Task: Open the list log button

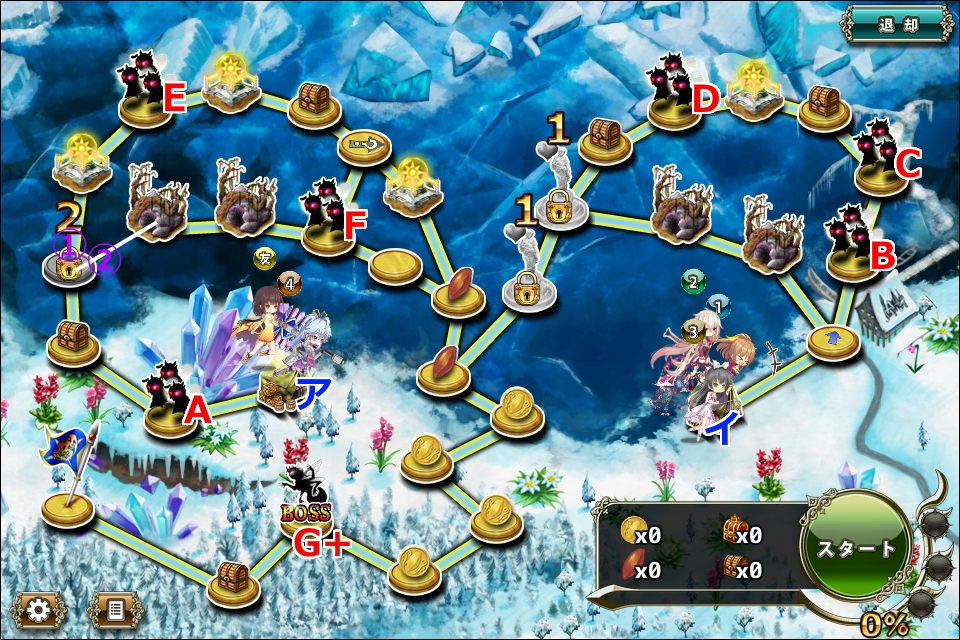Action: point(115,608)
